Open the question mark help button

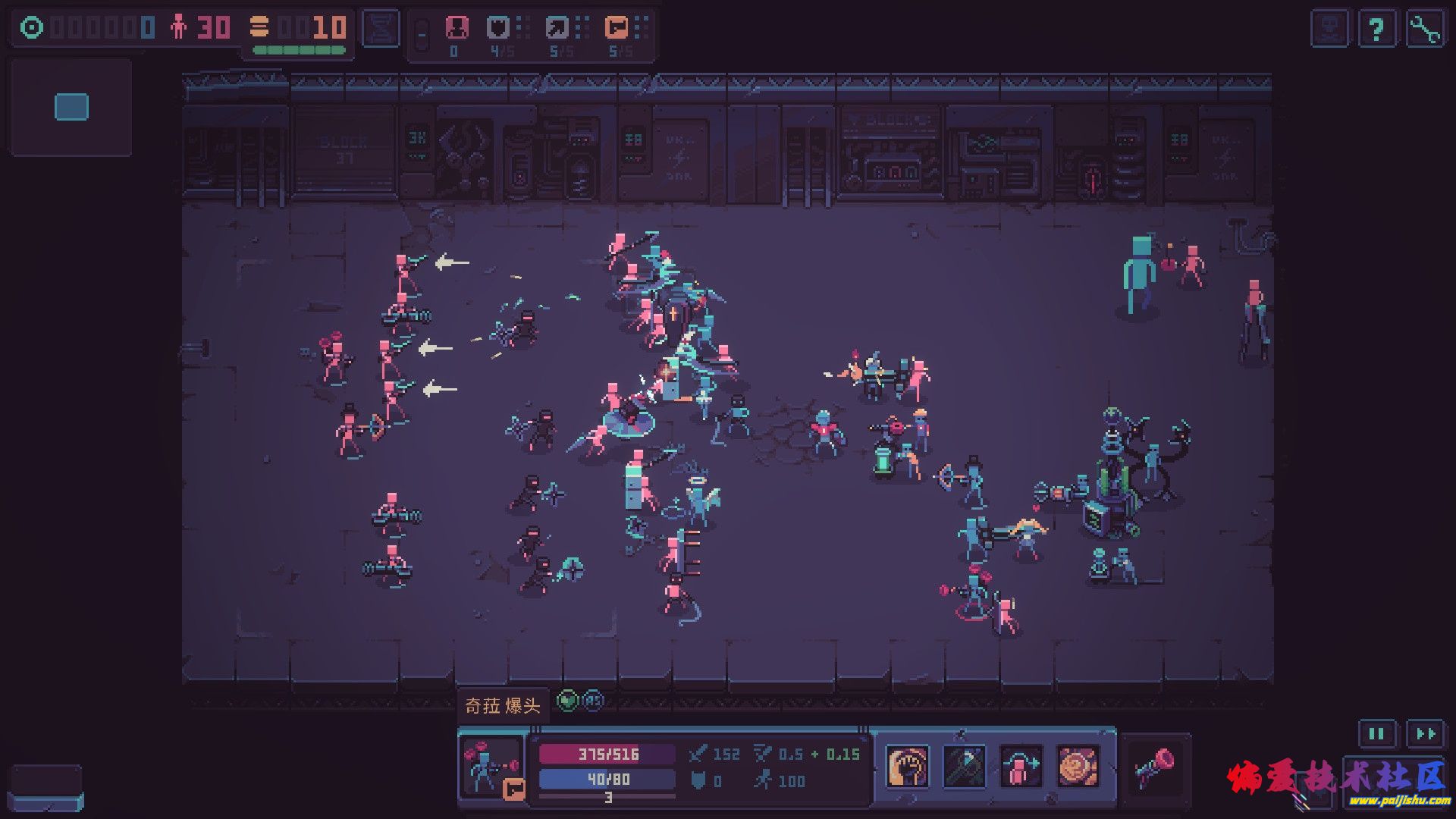pos(1376,30)
